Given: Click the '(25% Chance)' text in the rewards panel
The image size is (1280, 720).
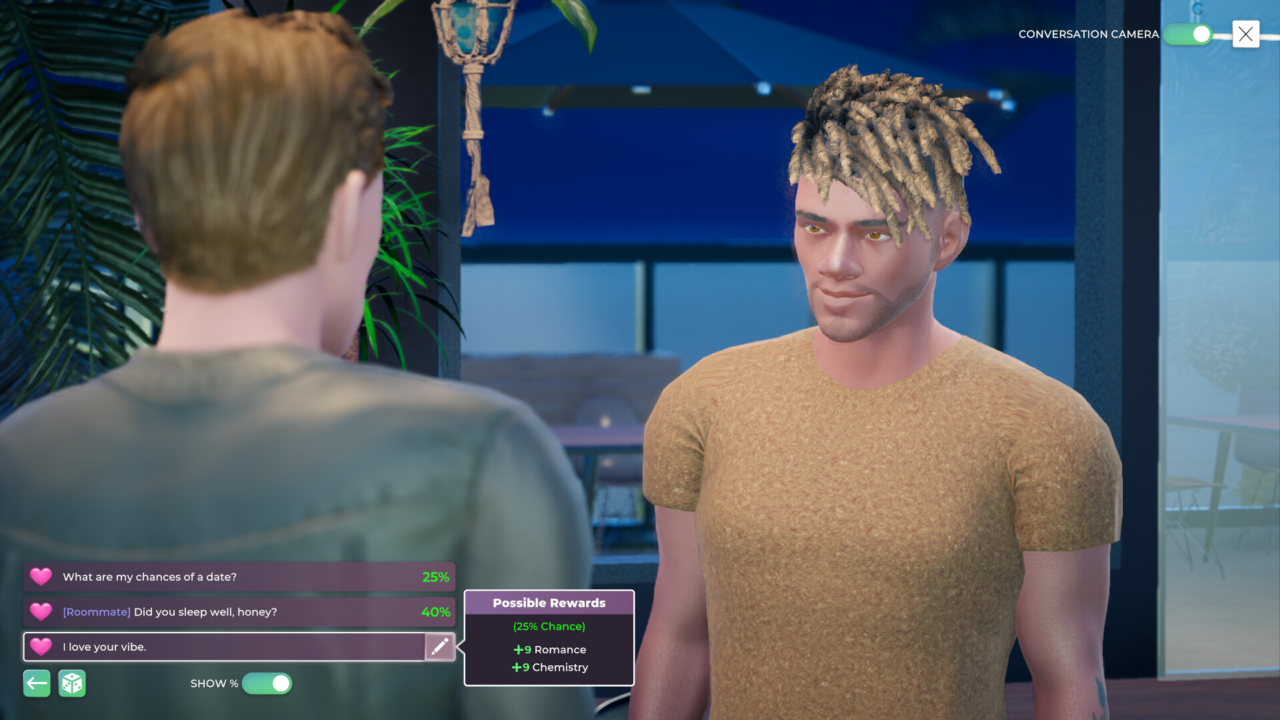Looking at the screenshot, I should coord(549,626).
